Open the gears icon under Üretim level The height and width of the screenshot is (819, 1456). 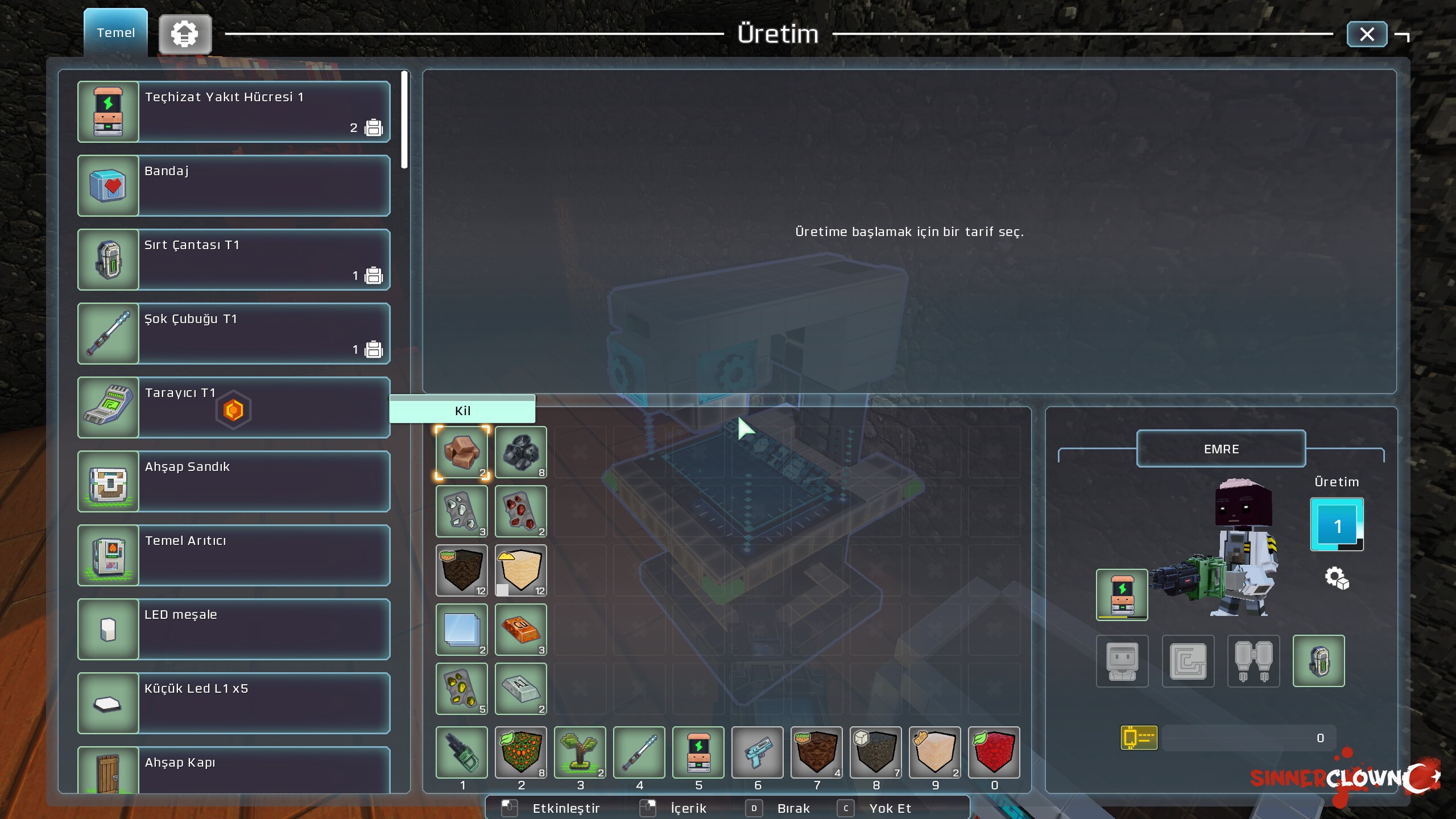1337,578
